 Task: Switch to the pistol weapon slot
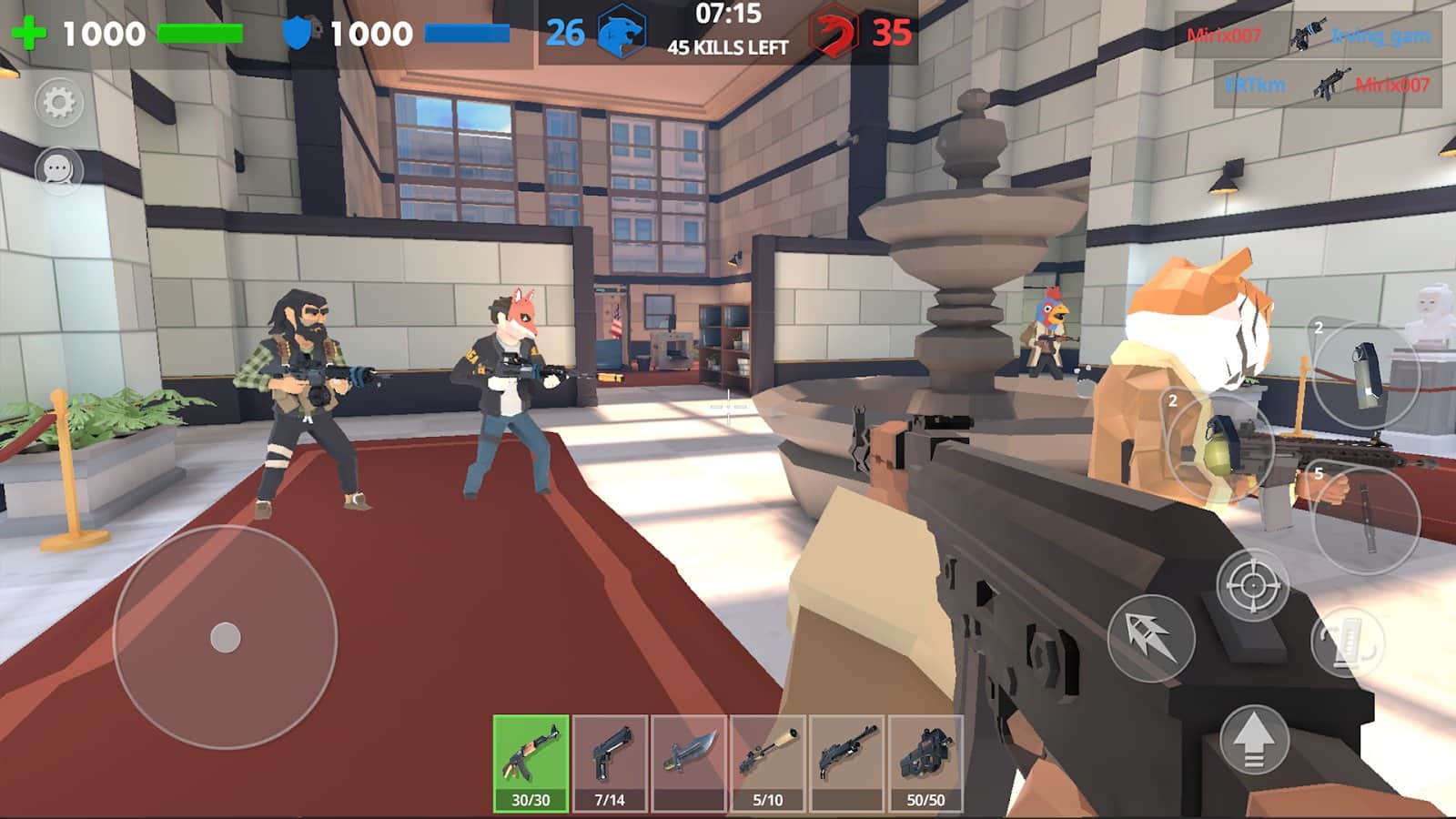(x=610, y=763)
